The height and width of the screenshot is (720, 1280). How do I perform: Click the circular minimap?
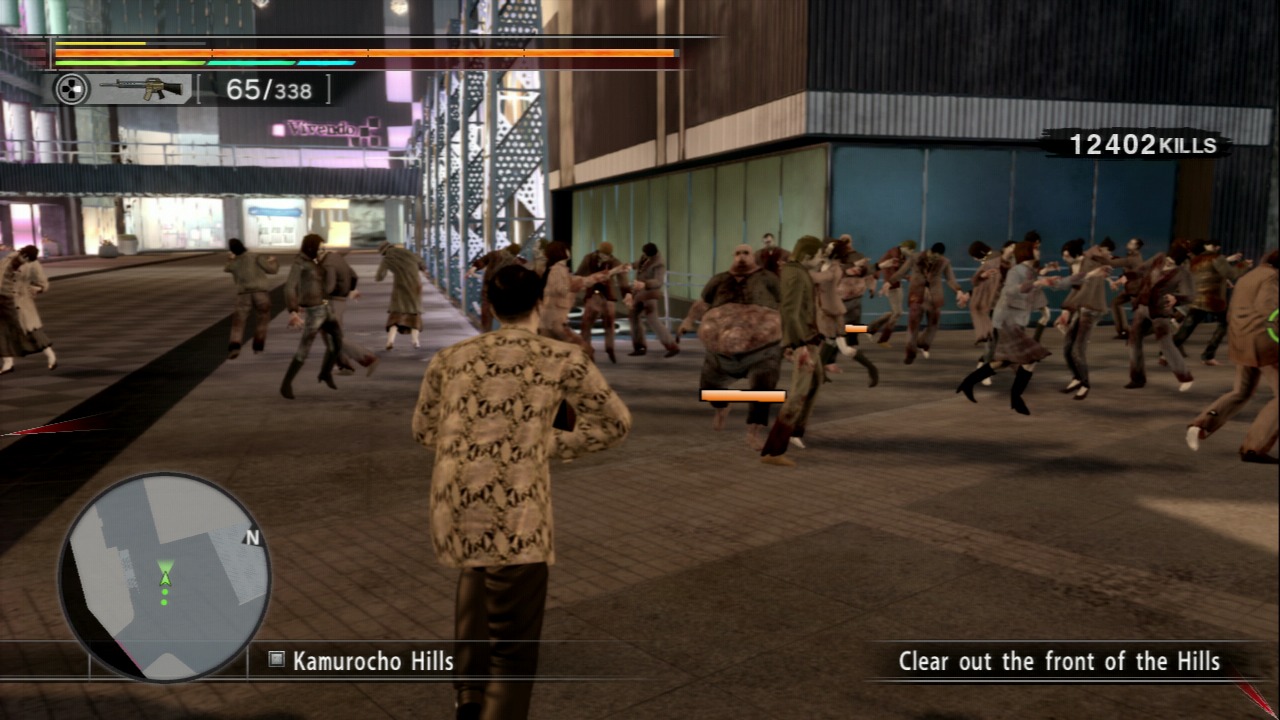point(164,577)
